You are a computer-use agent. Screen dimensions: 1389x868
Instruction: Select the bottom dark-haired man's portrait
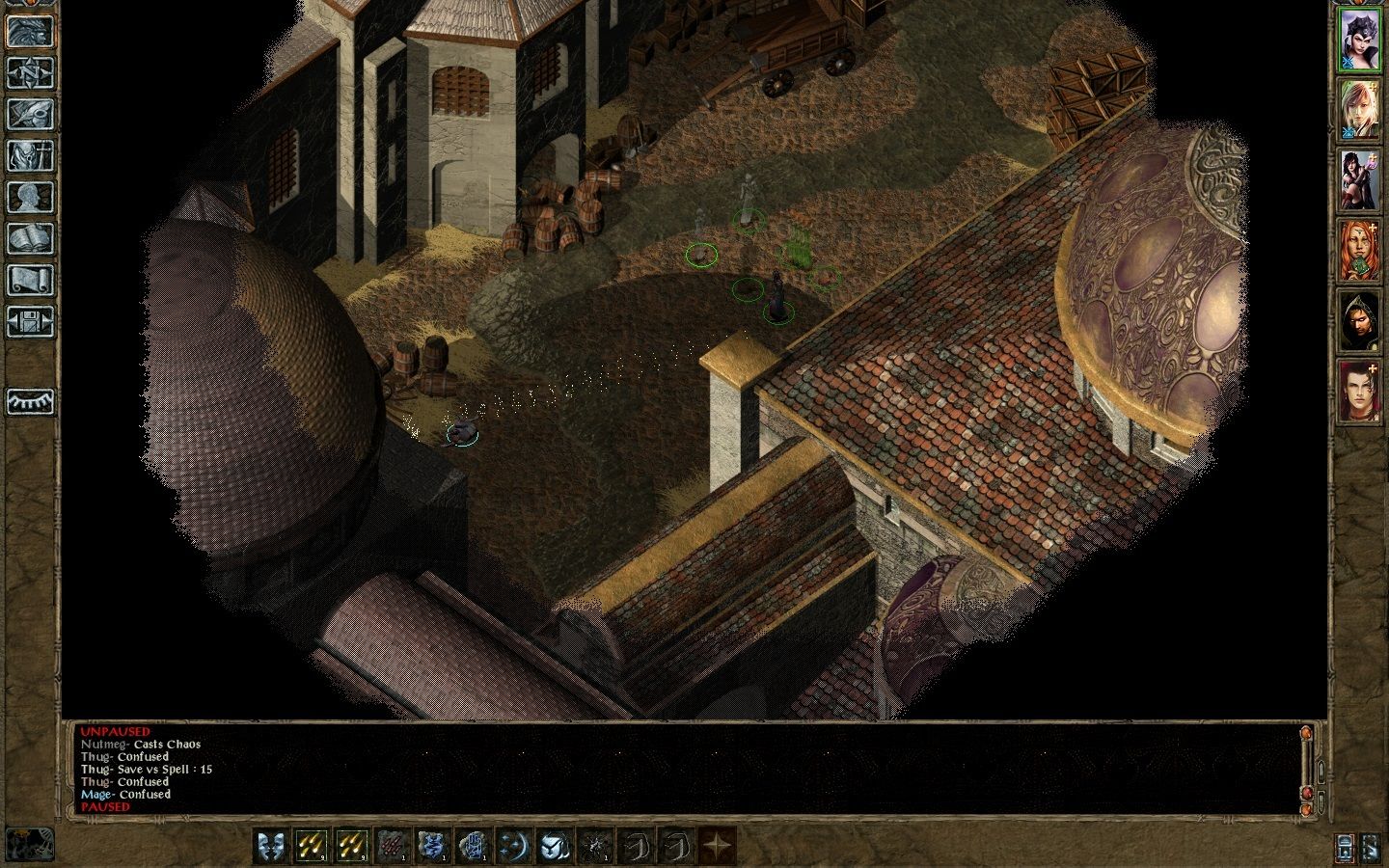tap(1358, 392)
